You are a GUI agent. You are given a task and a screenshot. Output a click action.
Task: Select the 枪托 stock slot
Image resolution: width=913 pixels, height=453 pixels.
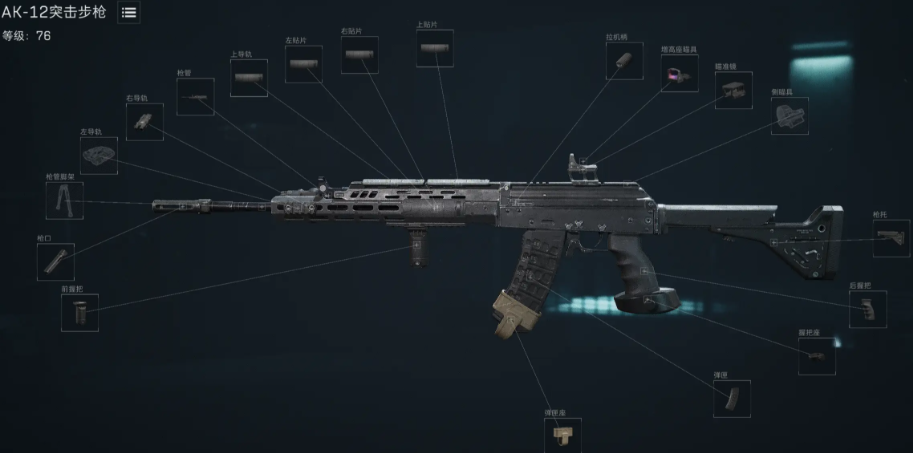point(892,239)
